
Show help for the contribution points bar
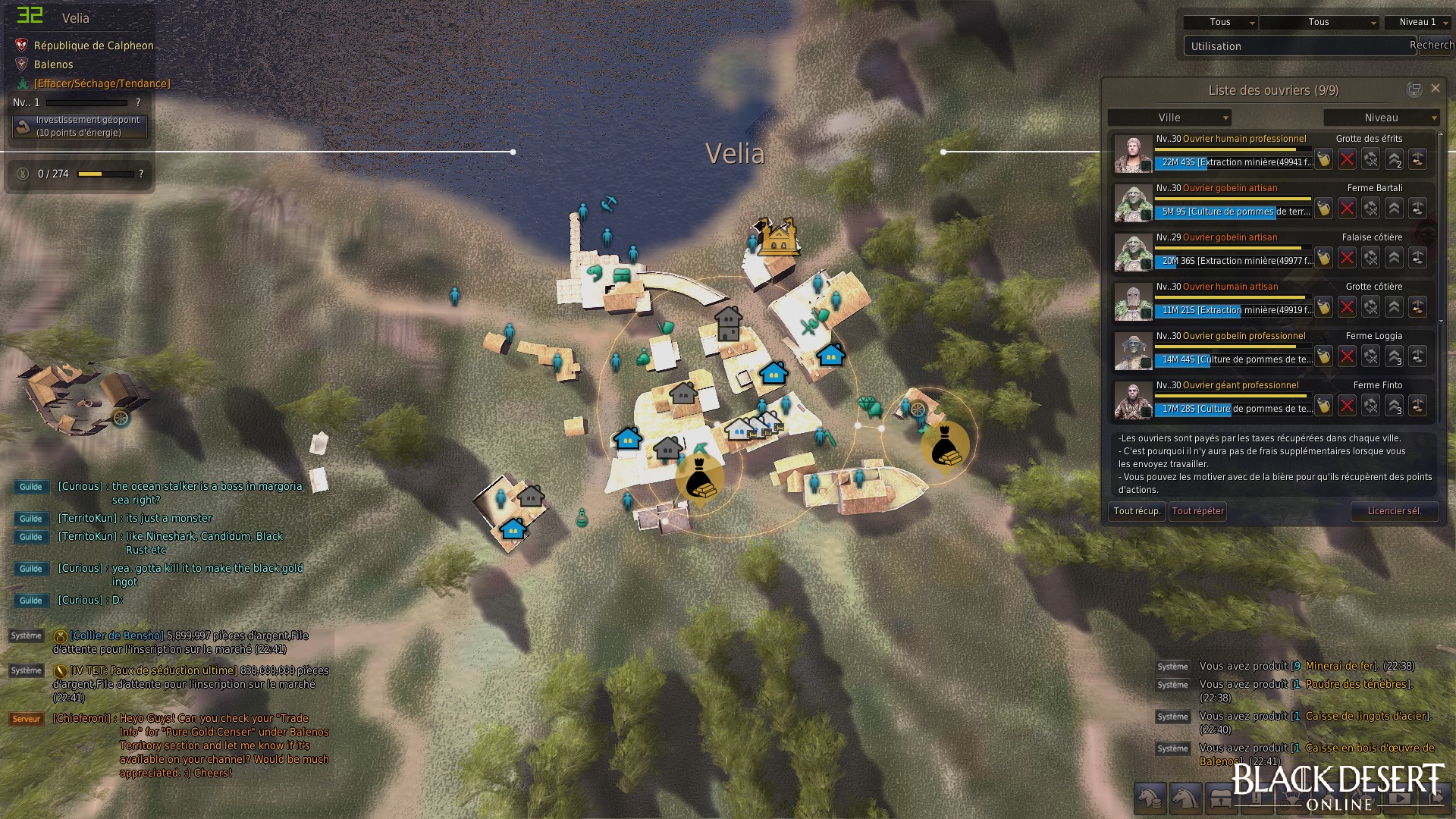coord(141,174)
